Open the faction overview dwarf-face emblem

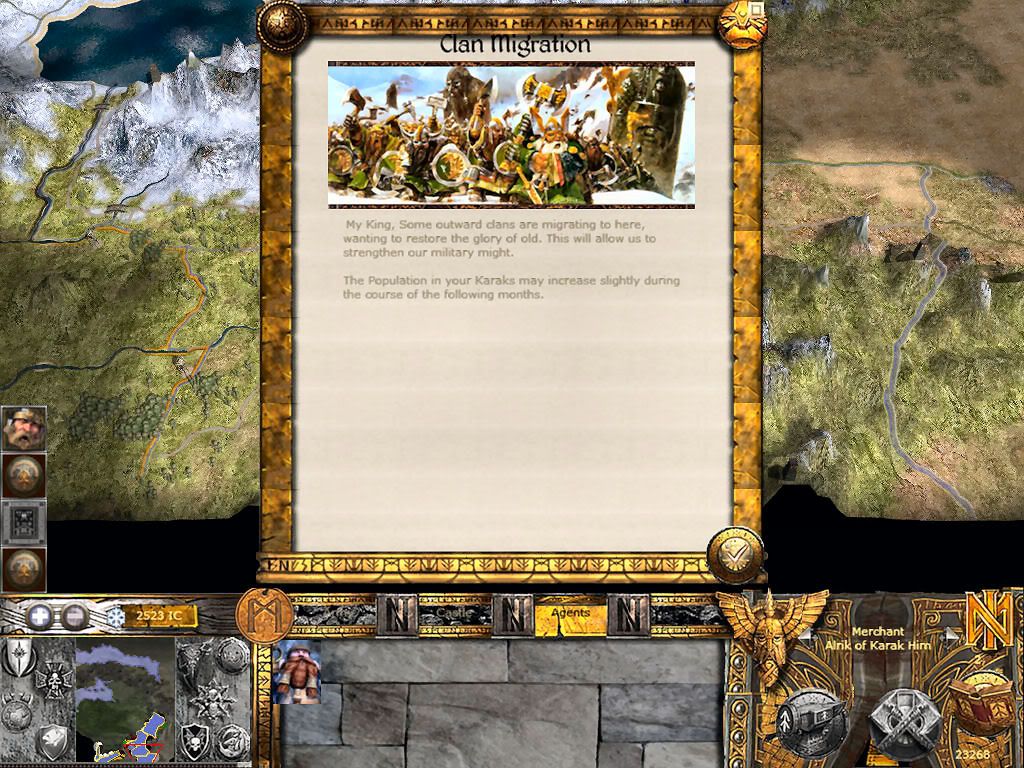(x=771, y=635)
